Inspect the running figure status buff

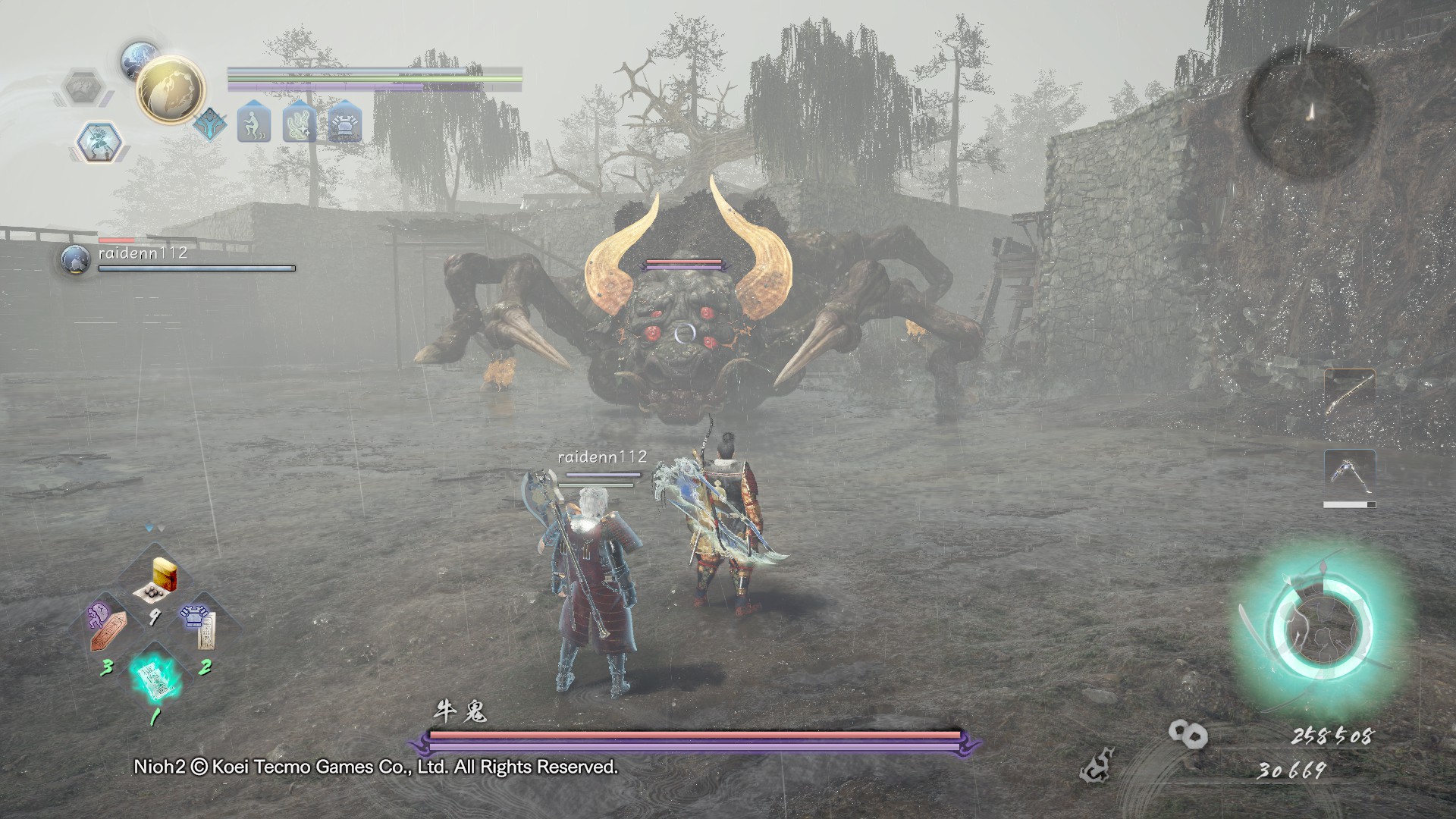tap(253, 122)
